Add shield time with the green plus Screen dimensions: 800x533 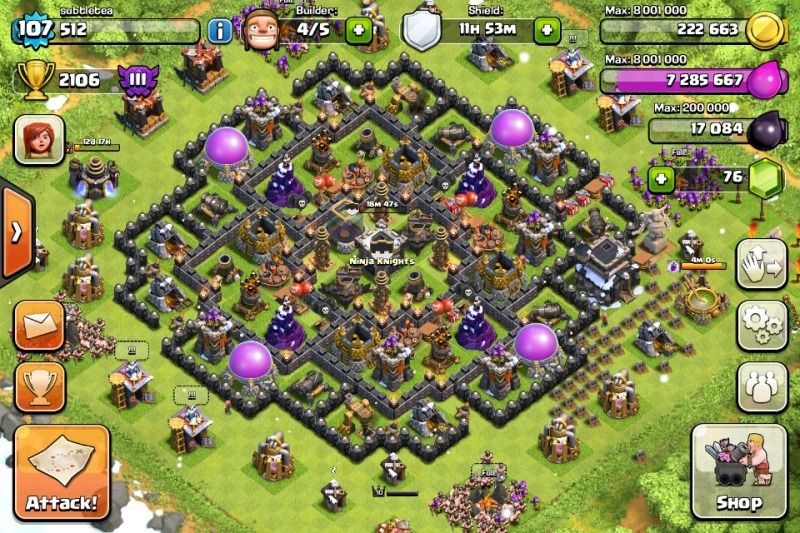(x=547, y=30)
